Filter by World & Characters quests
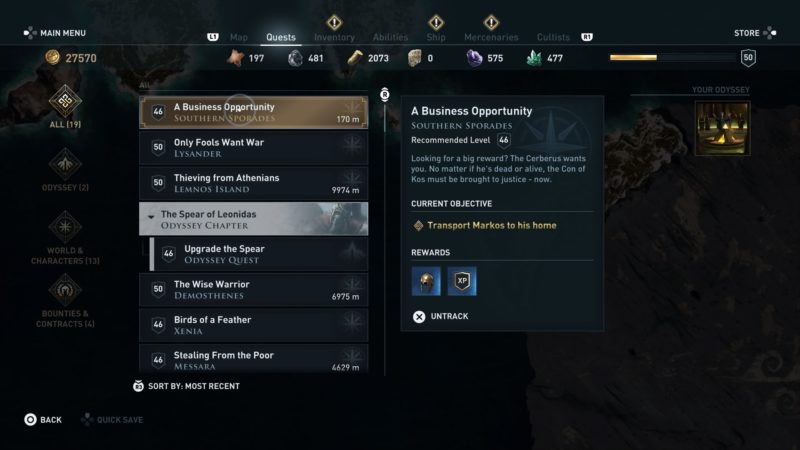Image resolution: width=800 pixels, height=450 pixels. 65,238
